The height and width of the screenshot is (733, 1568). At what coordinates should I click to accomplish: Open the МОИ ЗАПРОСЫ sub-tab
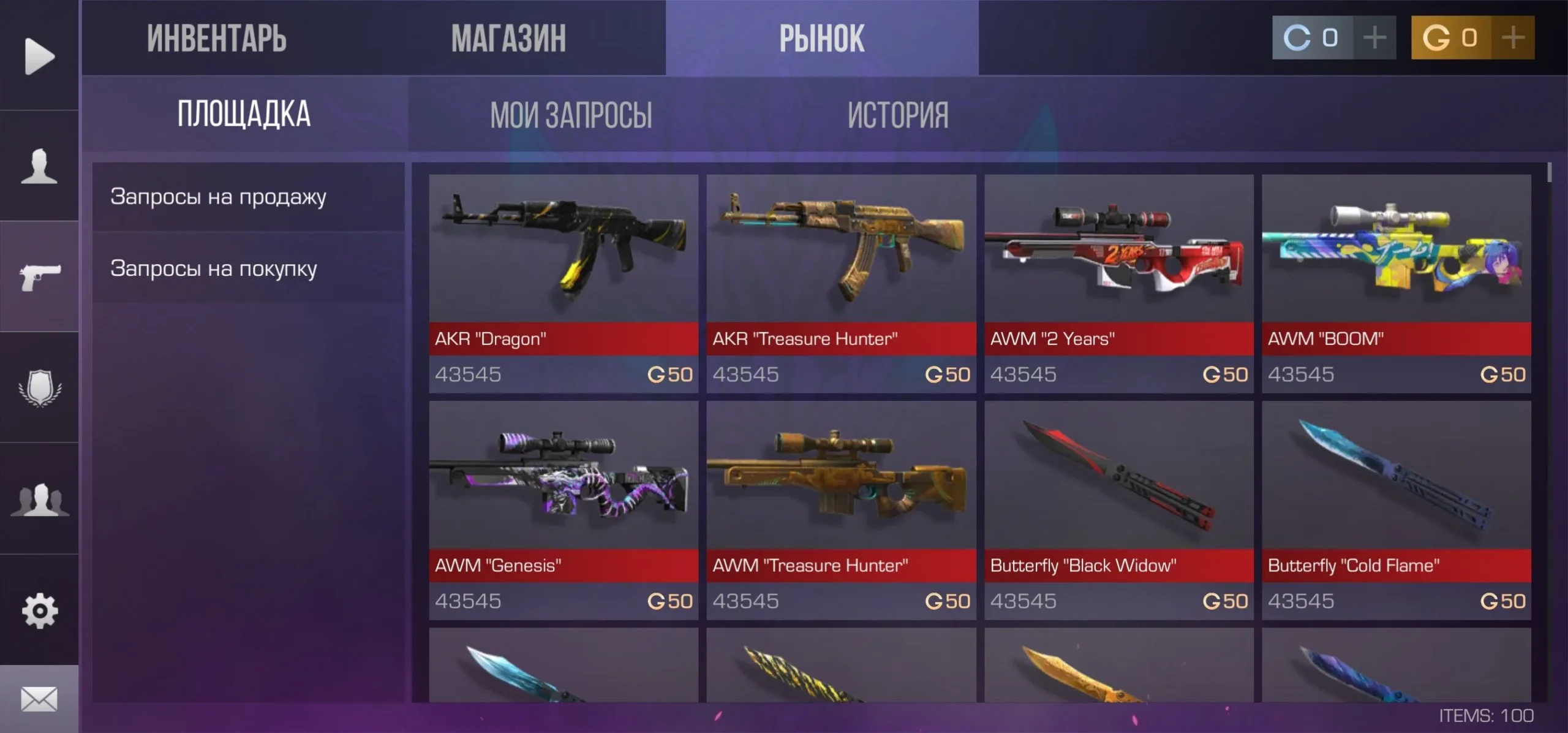(x=571, y=115)
